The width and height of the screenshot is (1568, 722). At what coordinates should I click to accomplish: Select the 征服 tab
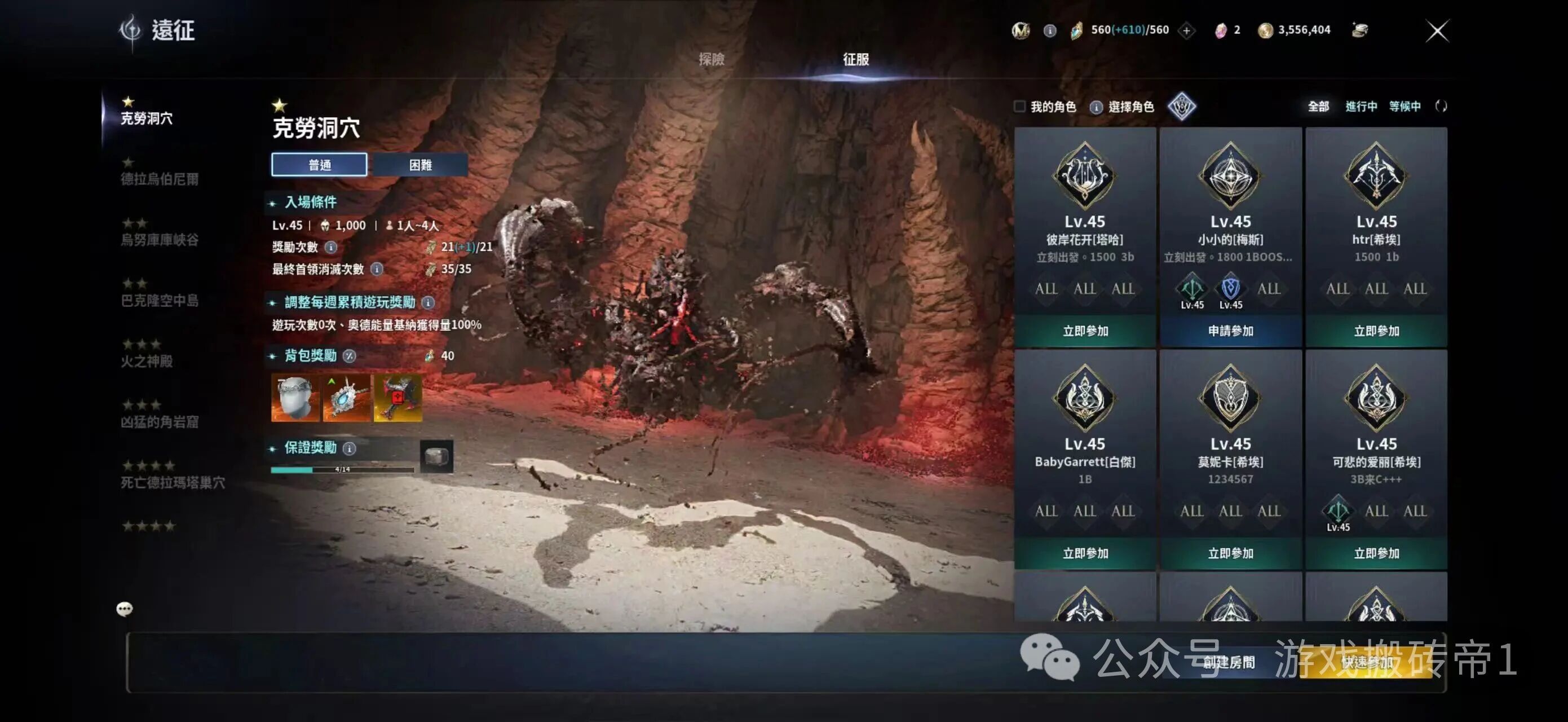(x=855, y=59)
